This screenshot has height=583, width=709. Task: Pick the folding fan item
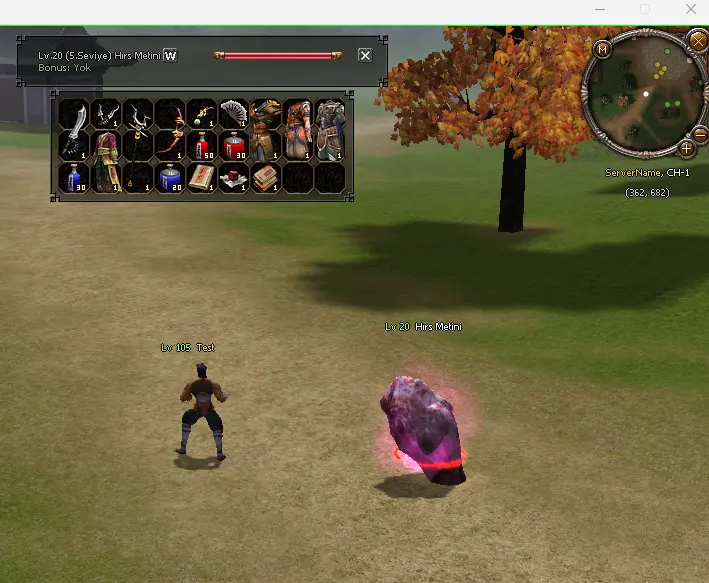[233, 113]
